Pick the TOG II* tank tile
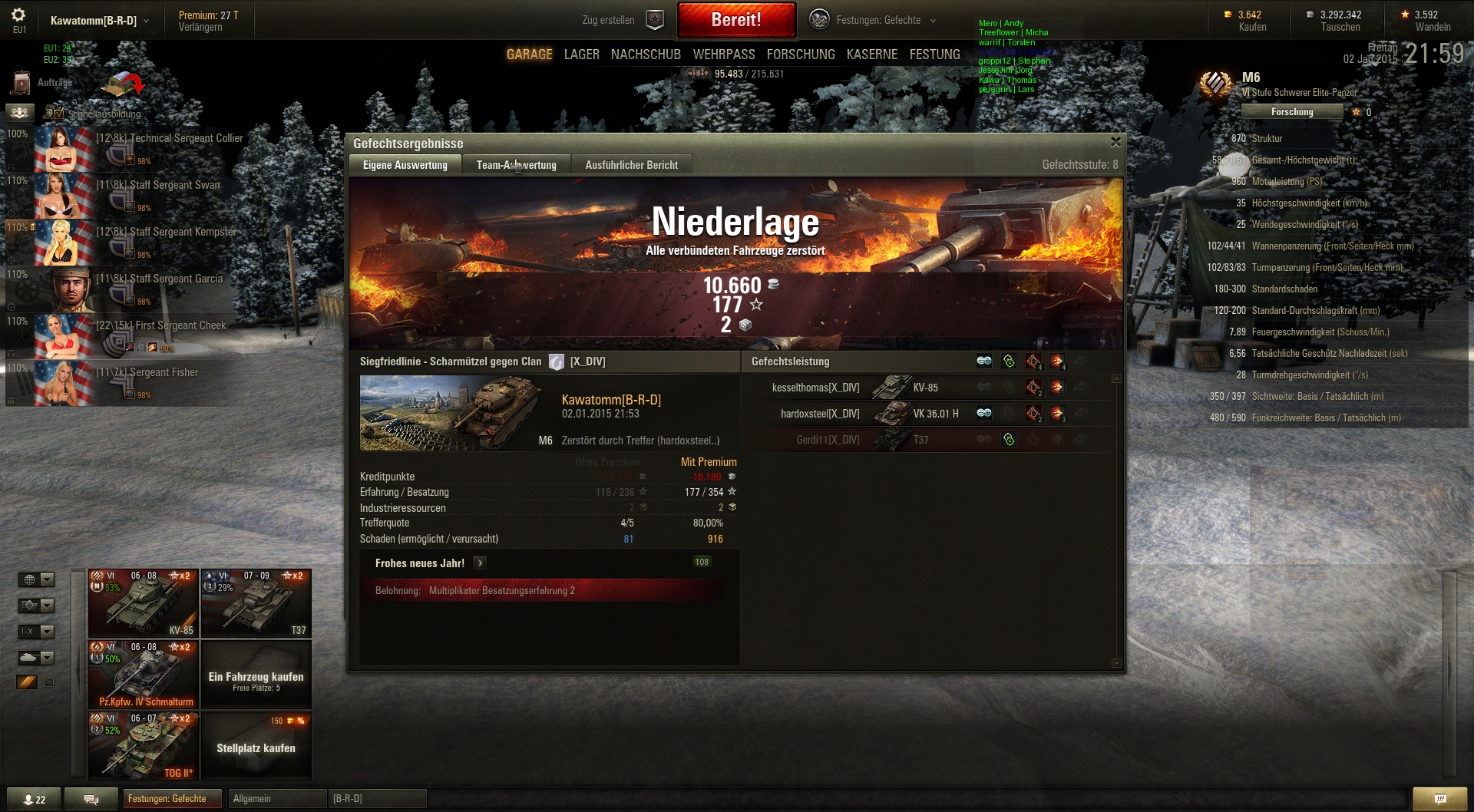The height and width of the screenshot is (812, 1474). (144, 746)
